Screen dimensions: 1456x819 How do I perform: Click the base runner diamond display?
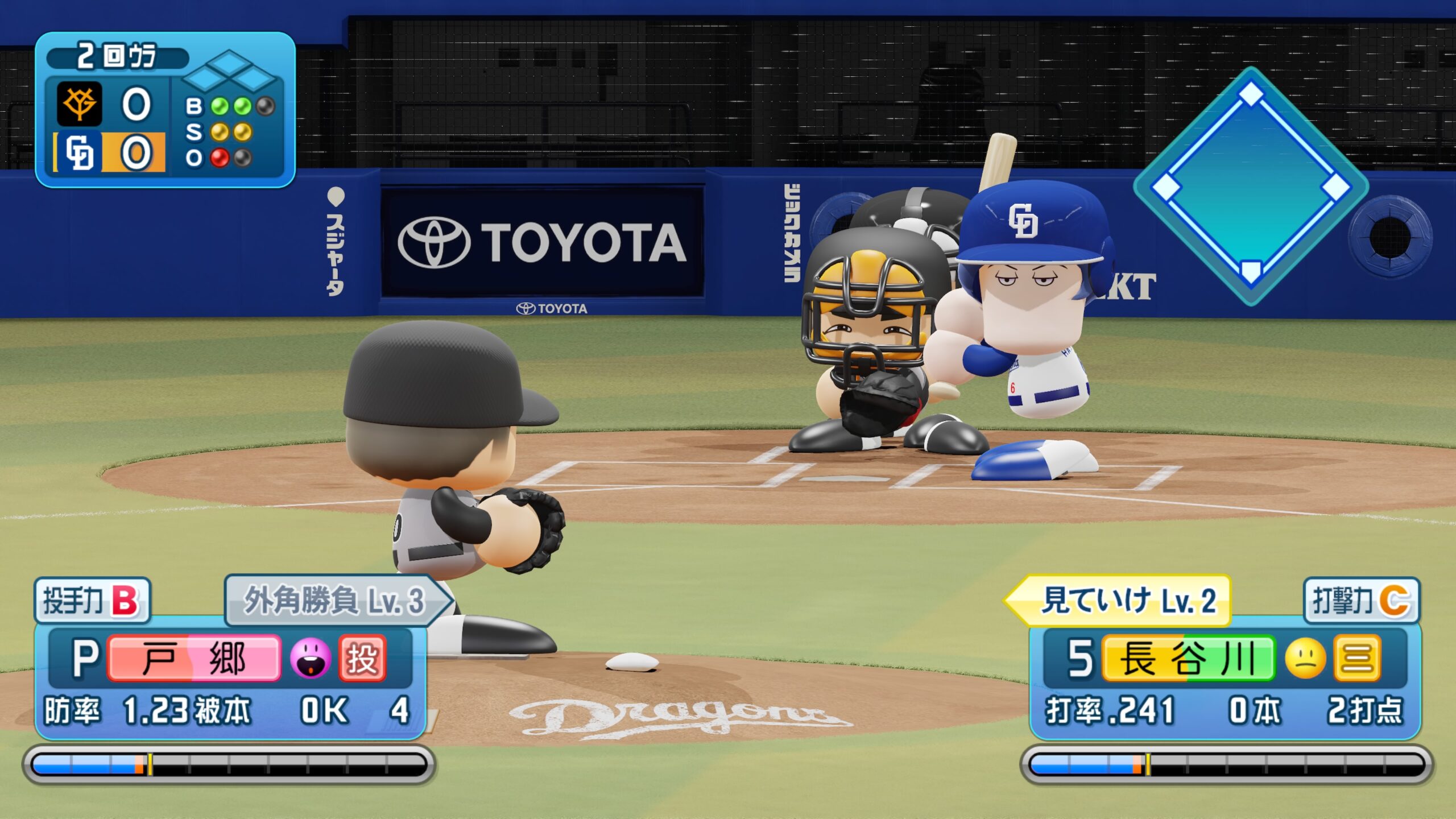click(1251, 186)
